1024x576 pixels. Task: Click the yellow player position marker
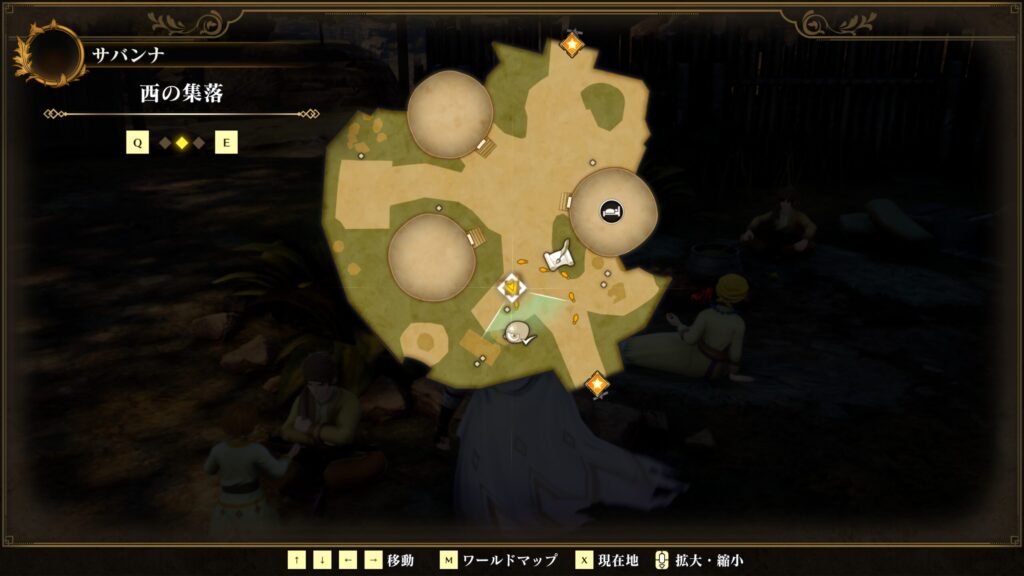[512, 288]
